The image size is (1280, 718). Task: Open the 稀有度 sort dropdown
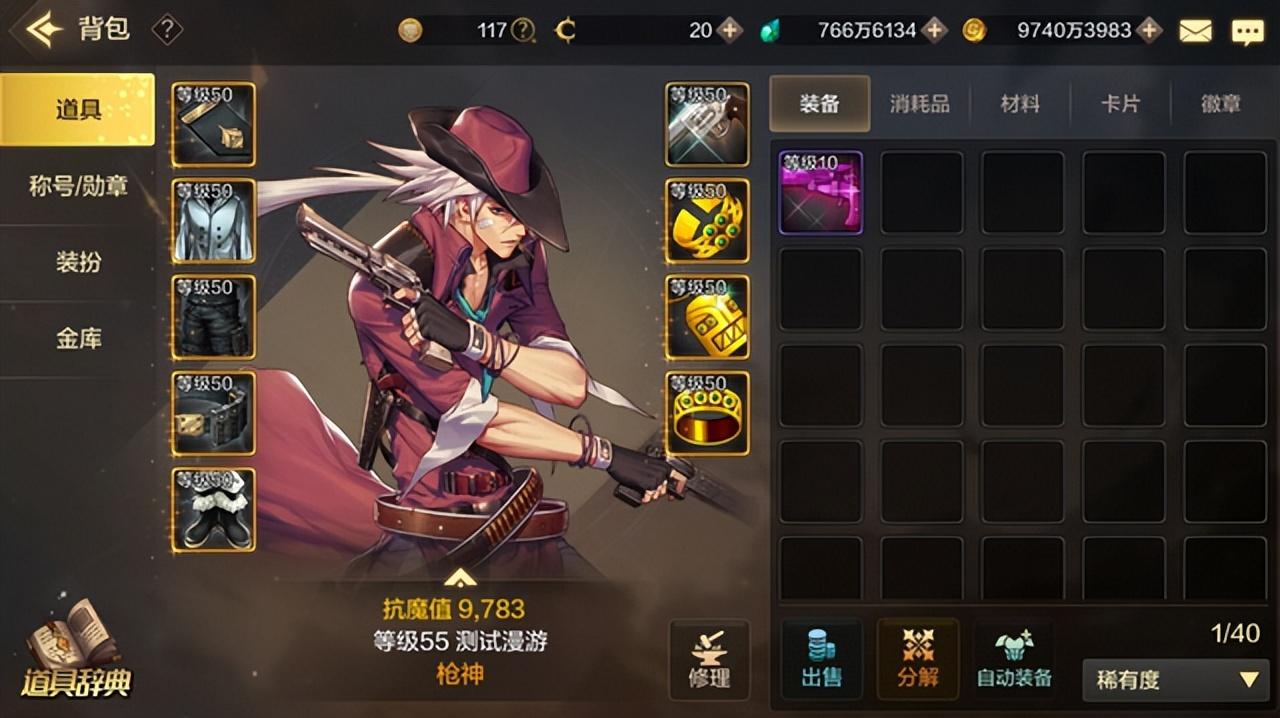pyautogui.click(x=1175, y=680)
